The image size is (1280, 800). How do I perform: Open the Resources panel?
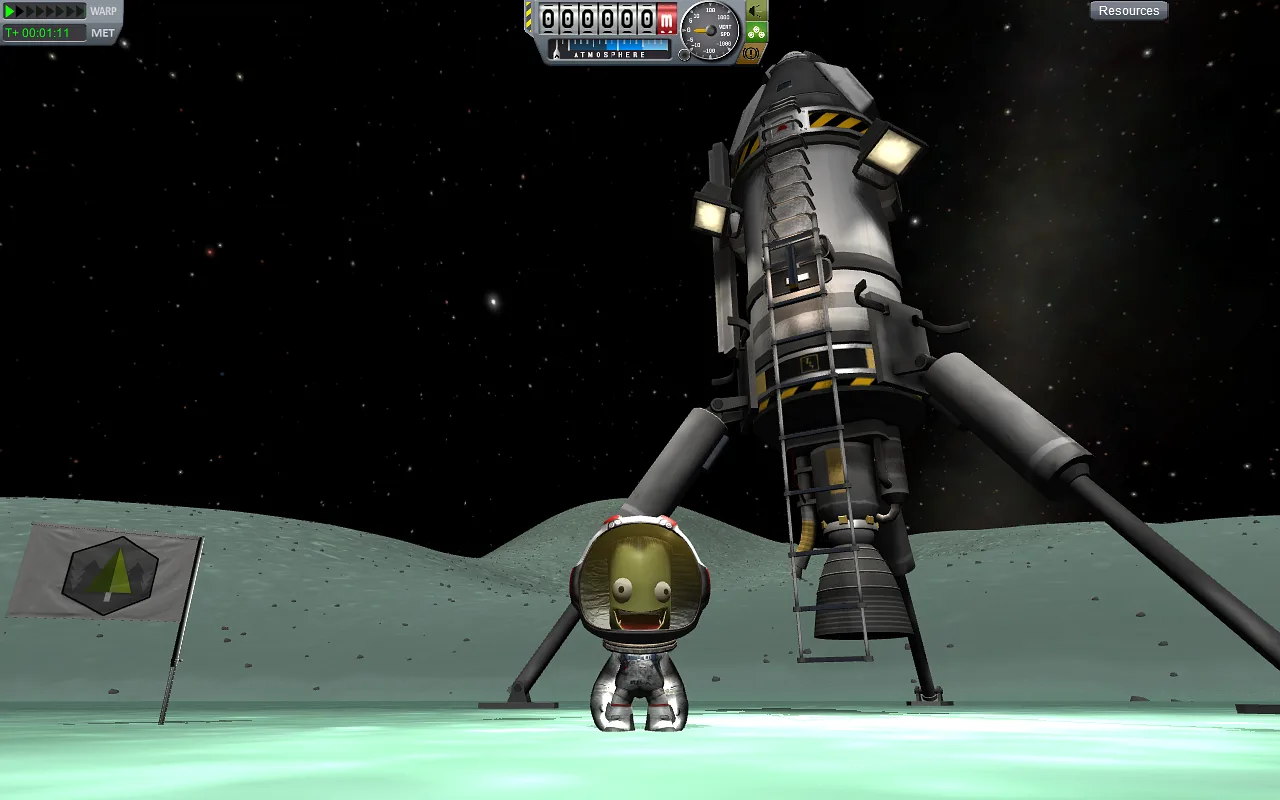click(1128, 10)
